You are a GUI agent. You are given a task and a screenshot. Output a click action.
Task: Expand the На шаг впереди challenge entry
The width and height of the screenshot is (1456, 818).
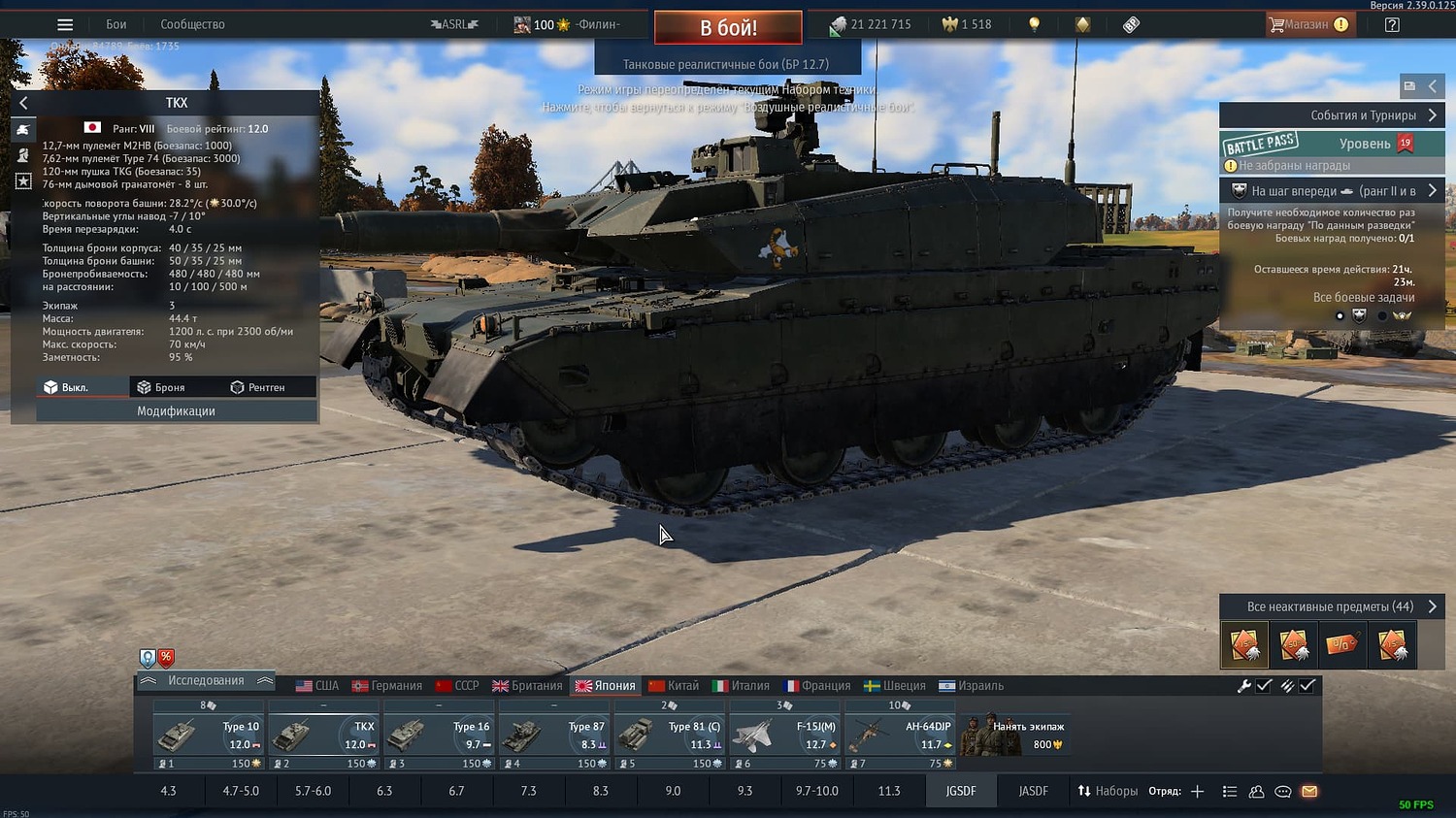(x=1331, y=190)
